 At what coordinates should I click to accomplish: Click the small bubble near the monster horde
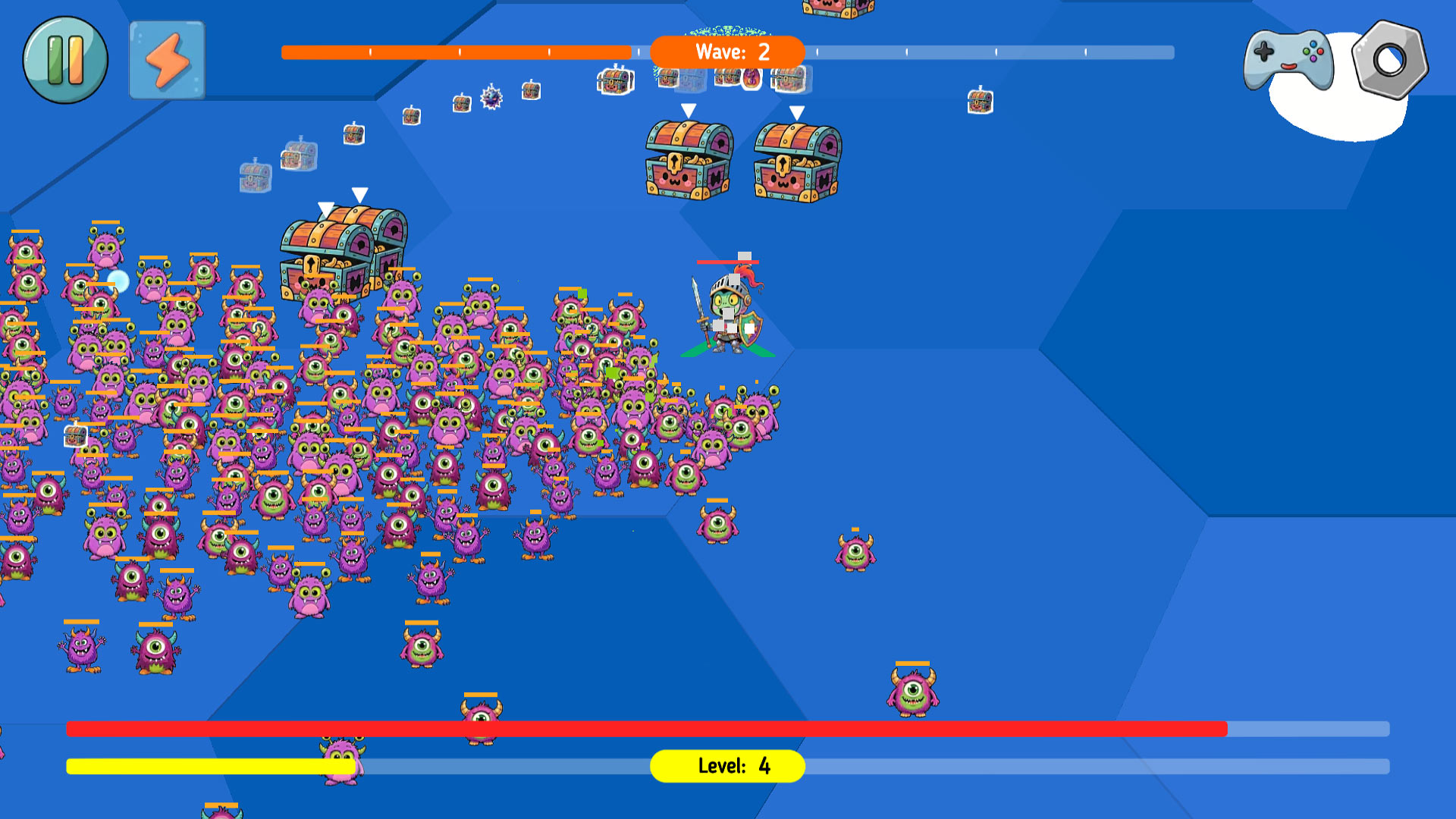[x=118, y=281]
